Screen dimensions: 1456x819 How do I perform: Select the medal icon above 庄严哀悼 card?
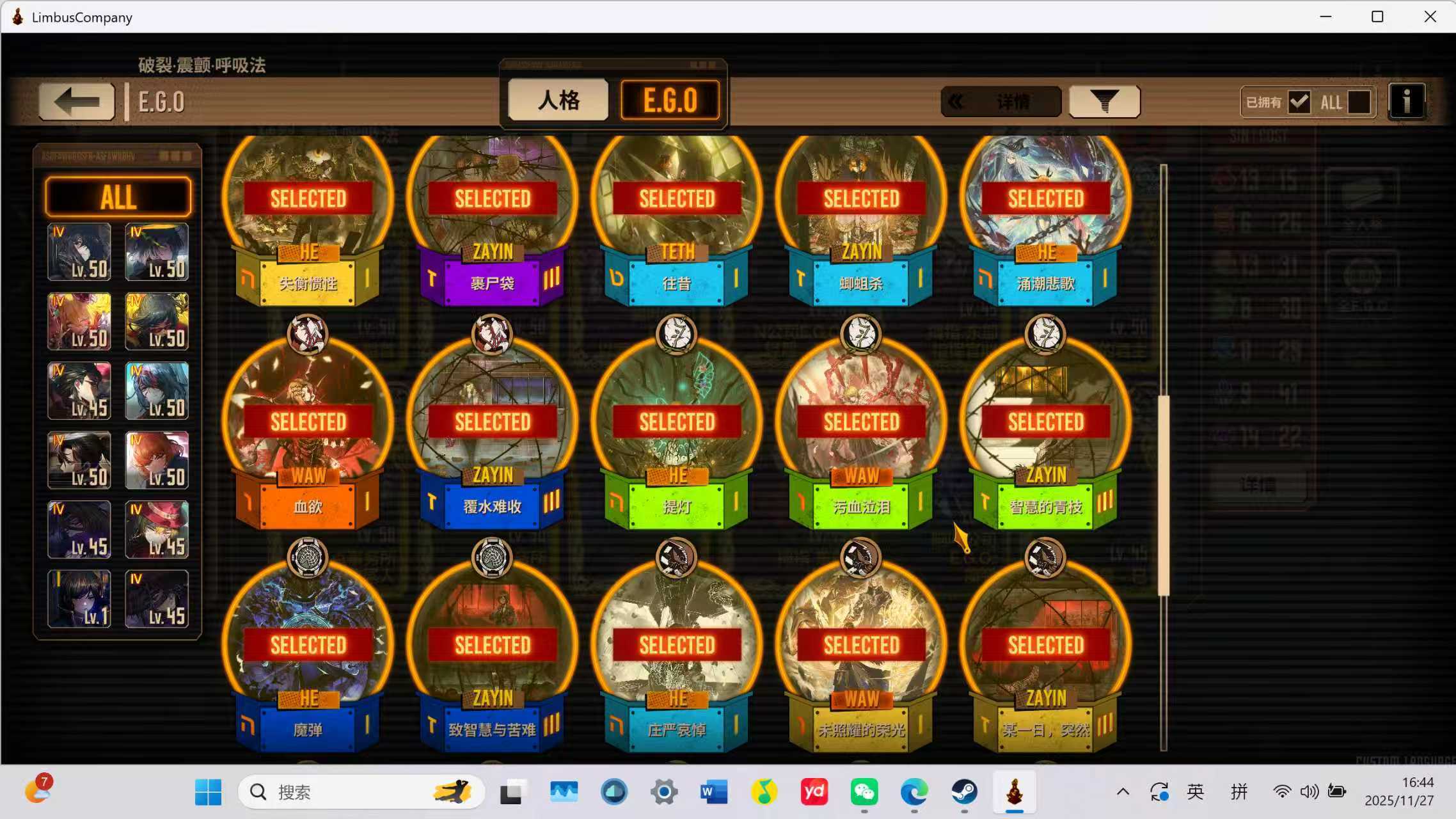click(677, 557)
